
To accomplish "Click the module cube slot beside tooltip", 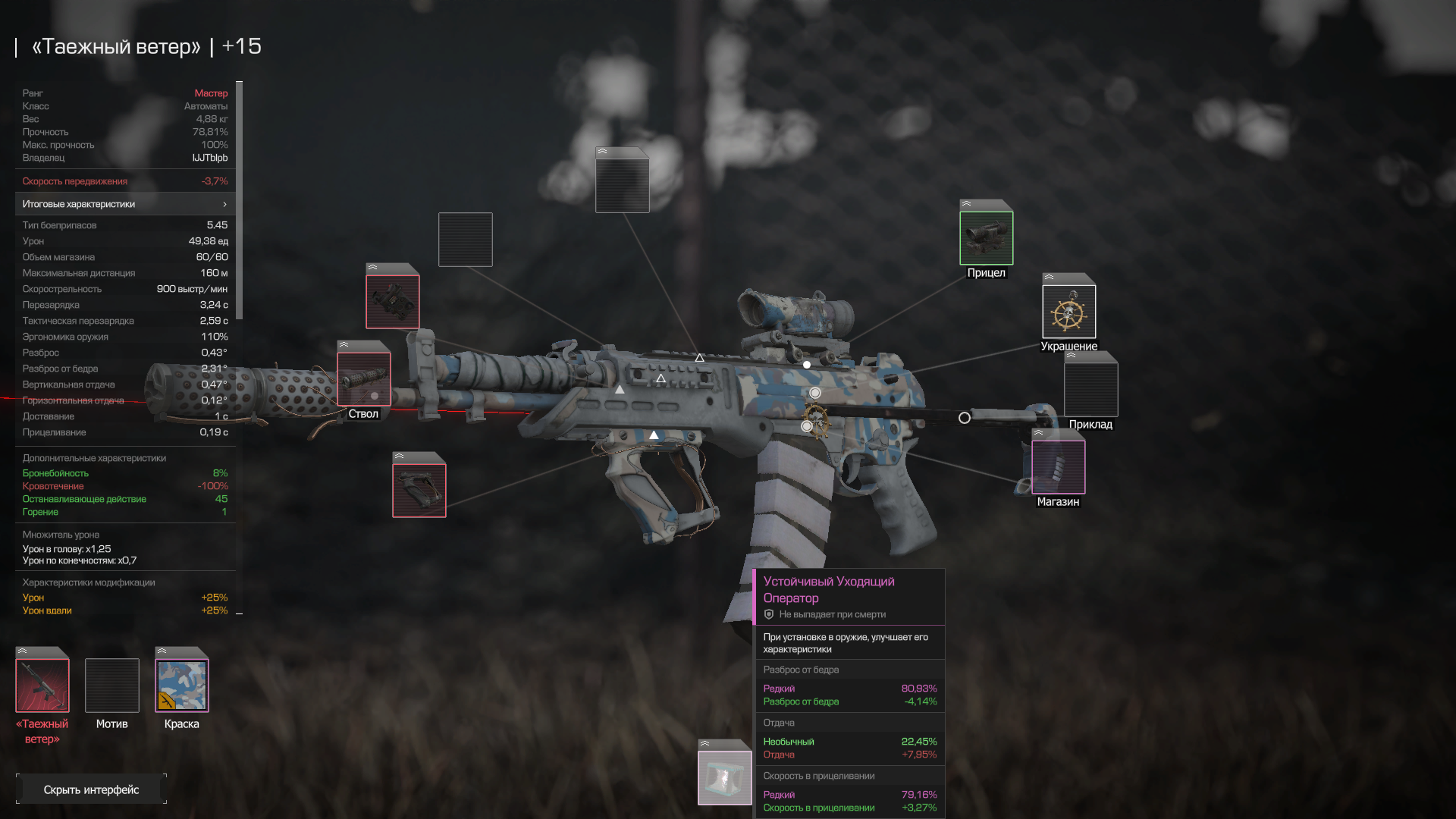I will [x=724, y=777].
